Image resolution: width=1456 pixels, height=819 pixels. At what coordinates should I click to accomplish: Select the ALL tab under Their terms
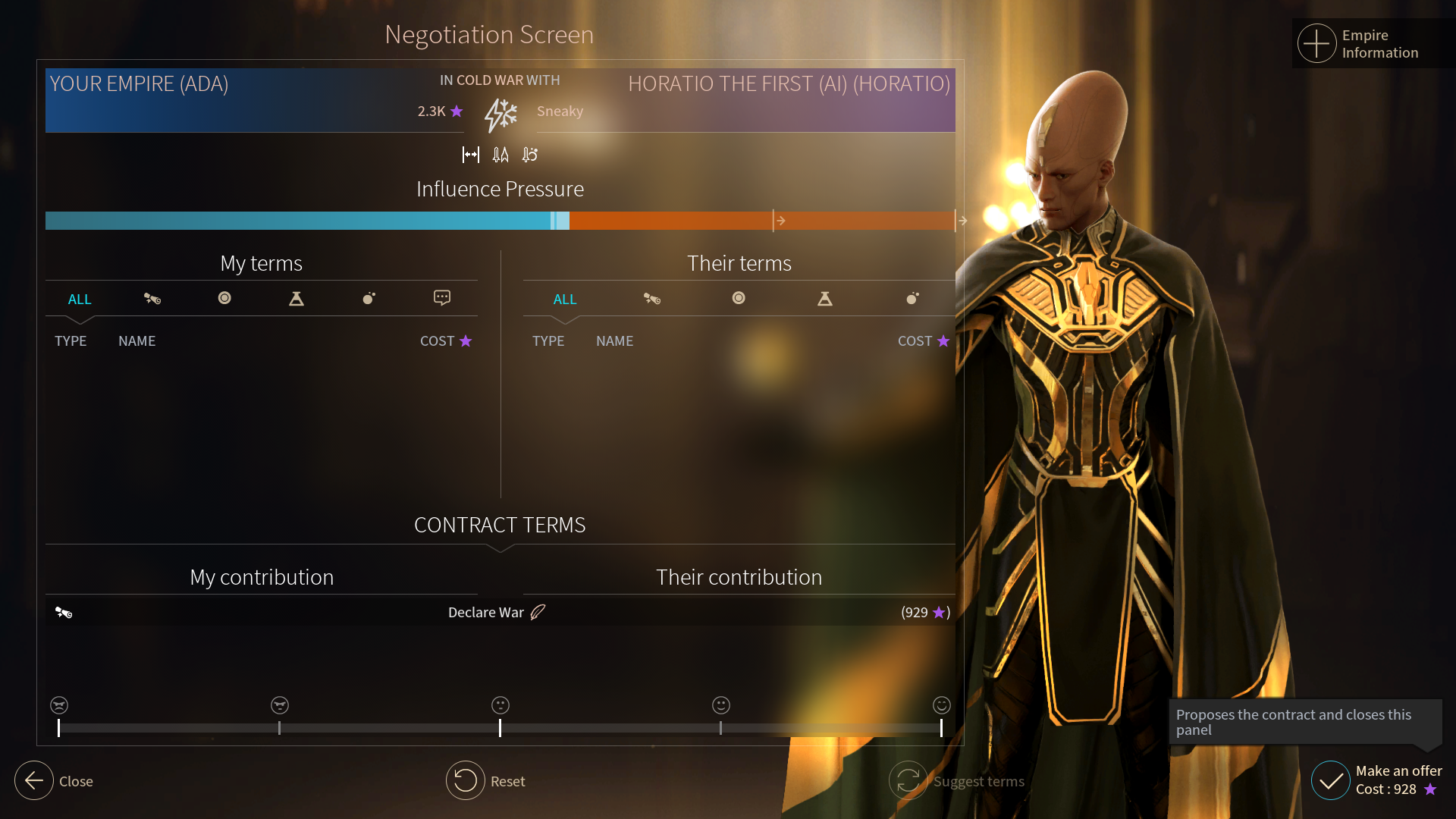[565, 299]
